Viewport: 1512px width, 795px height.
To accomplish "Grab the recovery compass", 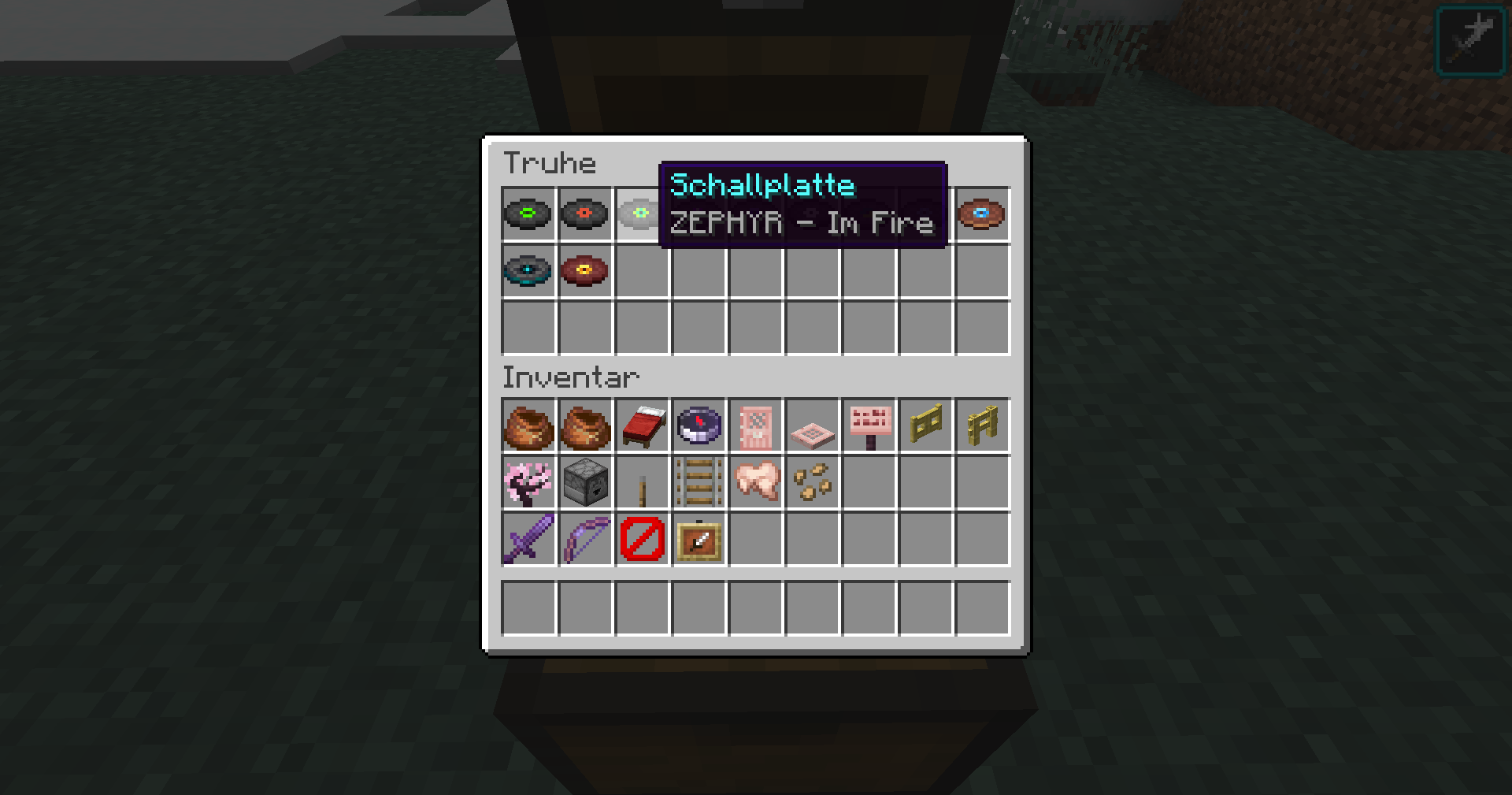I will pyautogui.click(x=698, y=425).
